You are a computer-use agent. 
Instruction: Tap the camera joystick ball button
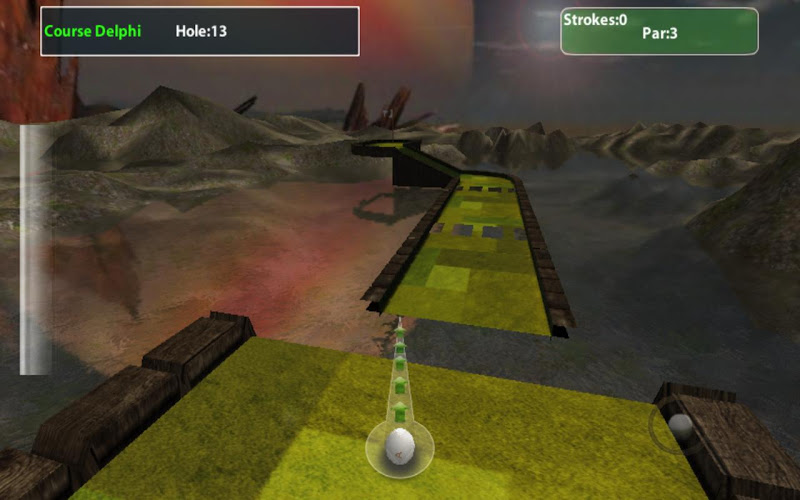click(681, 427)
